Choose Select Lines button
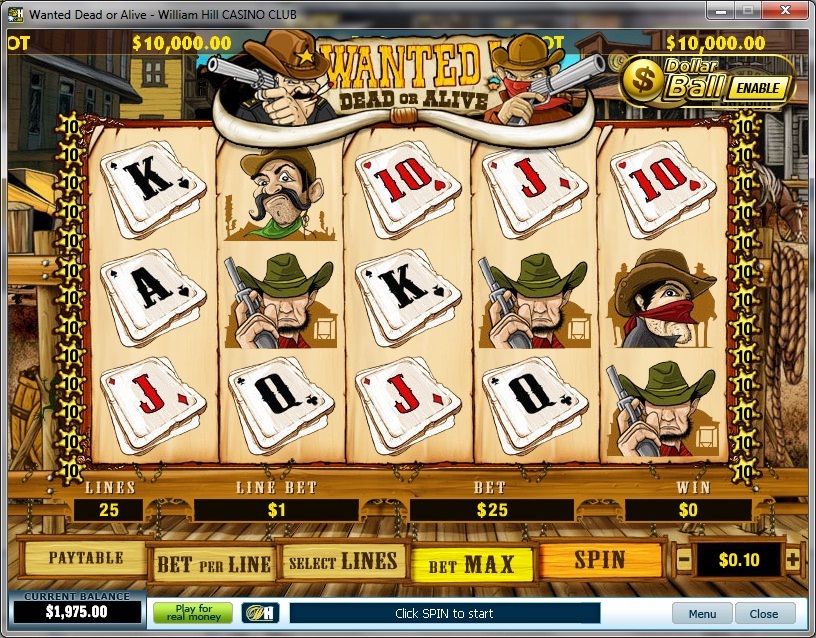The height and width of the screenshot is (638, 816). (343, 561)
